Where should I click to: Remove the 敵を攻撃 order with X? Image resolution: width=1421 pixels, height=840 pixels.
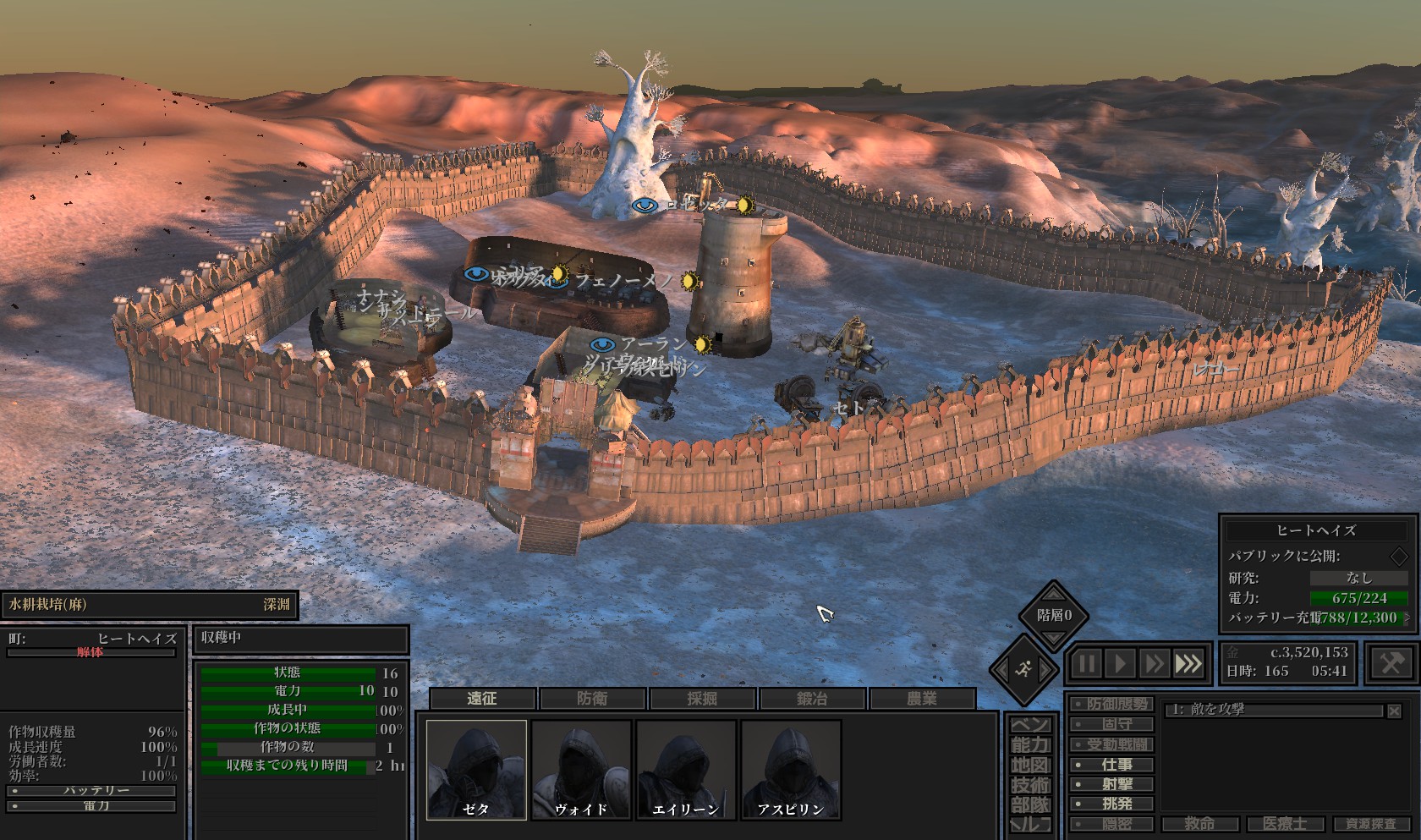(1394, 711)
